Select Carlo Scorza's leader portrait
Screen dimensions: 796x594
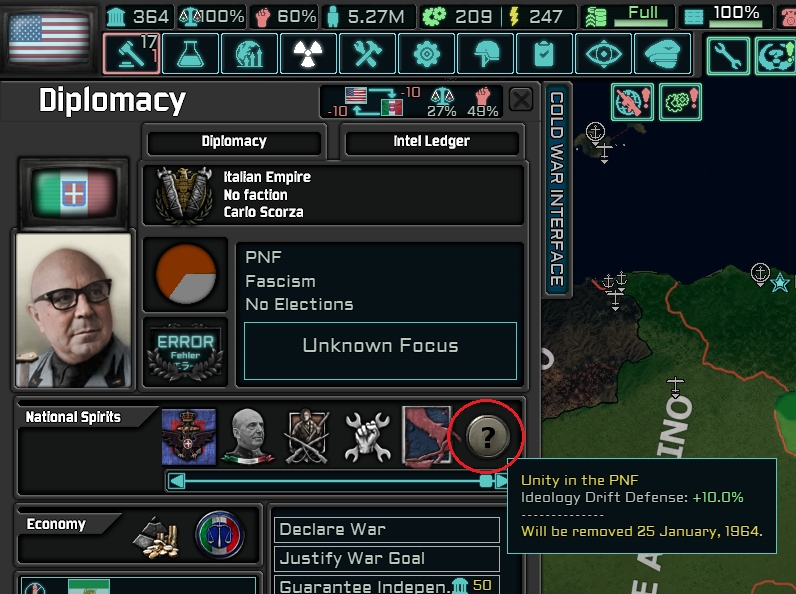tap(73, 310)
